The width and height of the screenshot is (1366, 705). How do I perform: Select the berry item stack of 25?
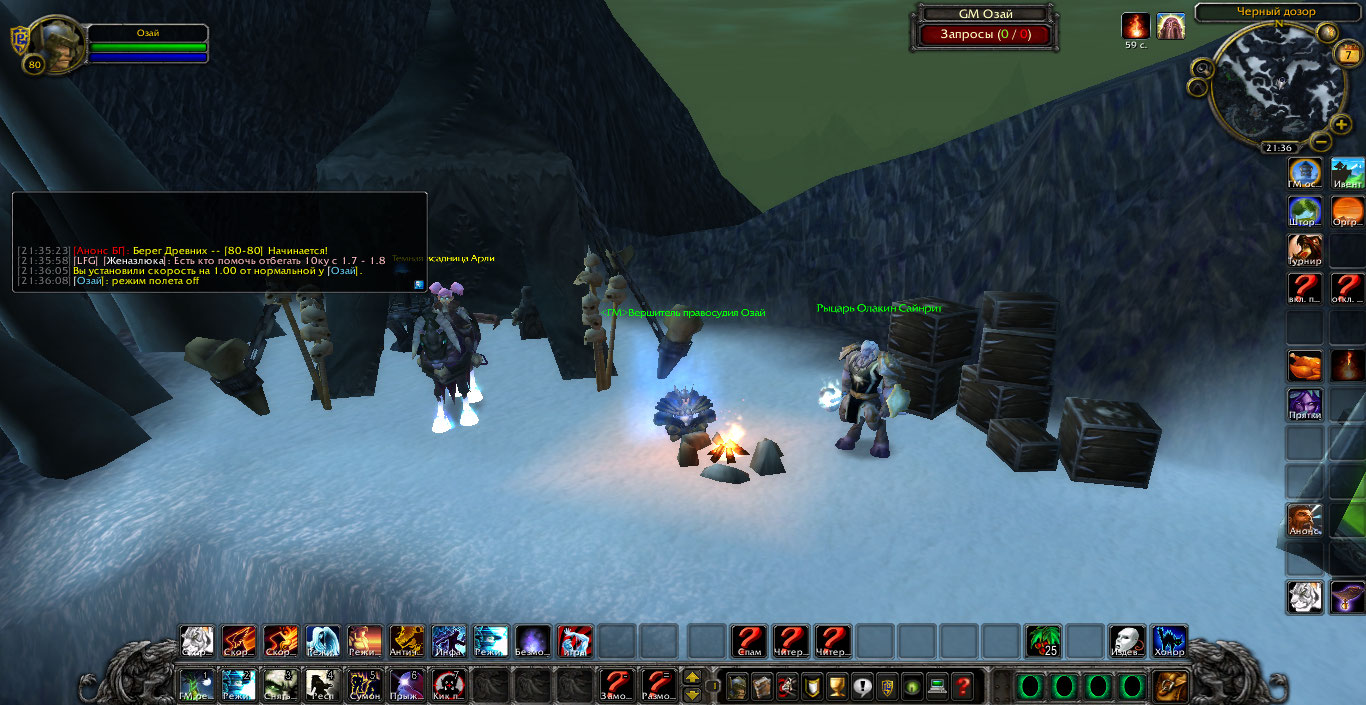click(1043, 641)
